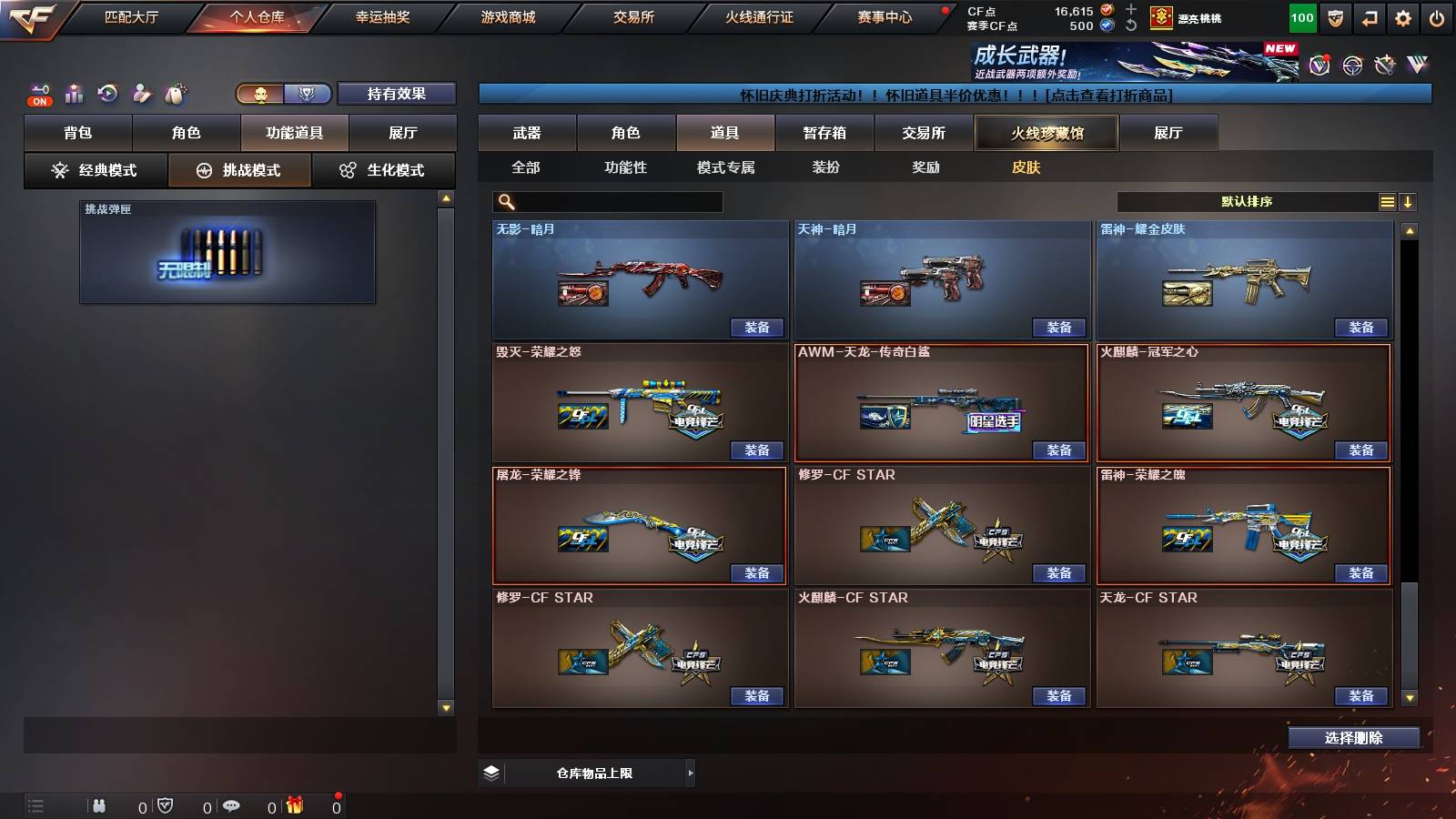The image size is (1456, 819).
Task: Switch to the 火线珍藏馆 tab
Action: click(1046, 133)
